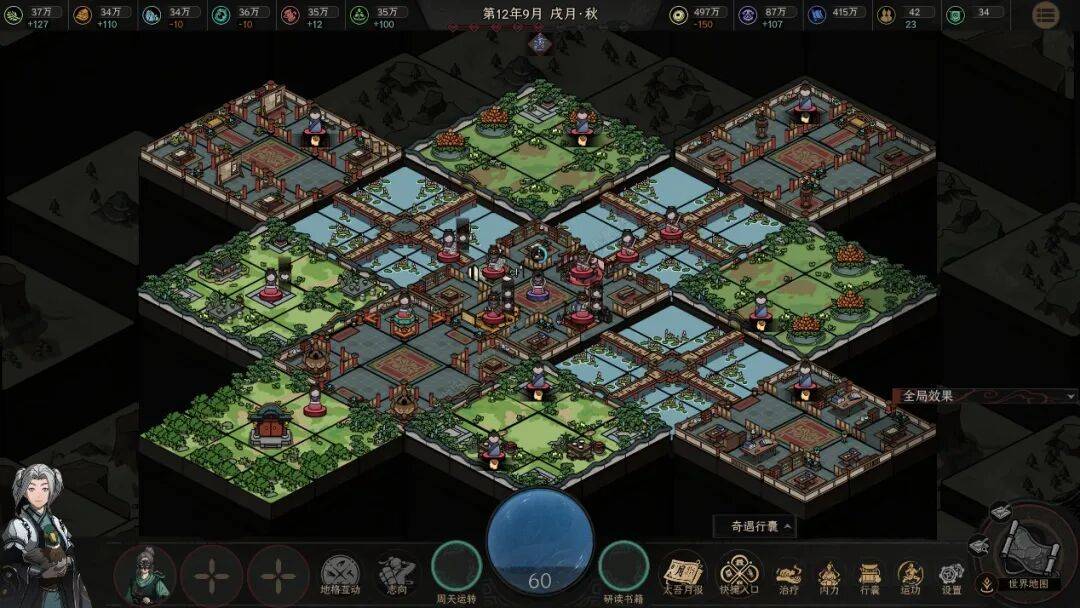Open the 内力 inner power menu
The image size is (1080, 608).
pos(829,575)
